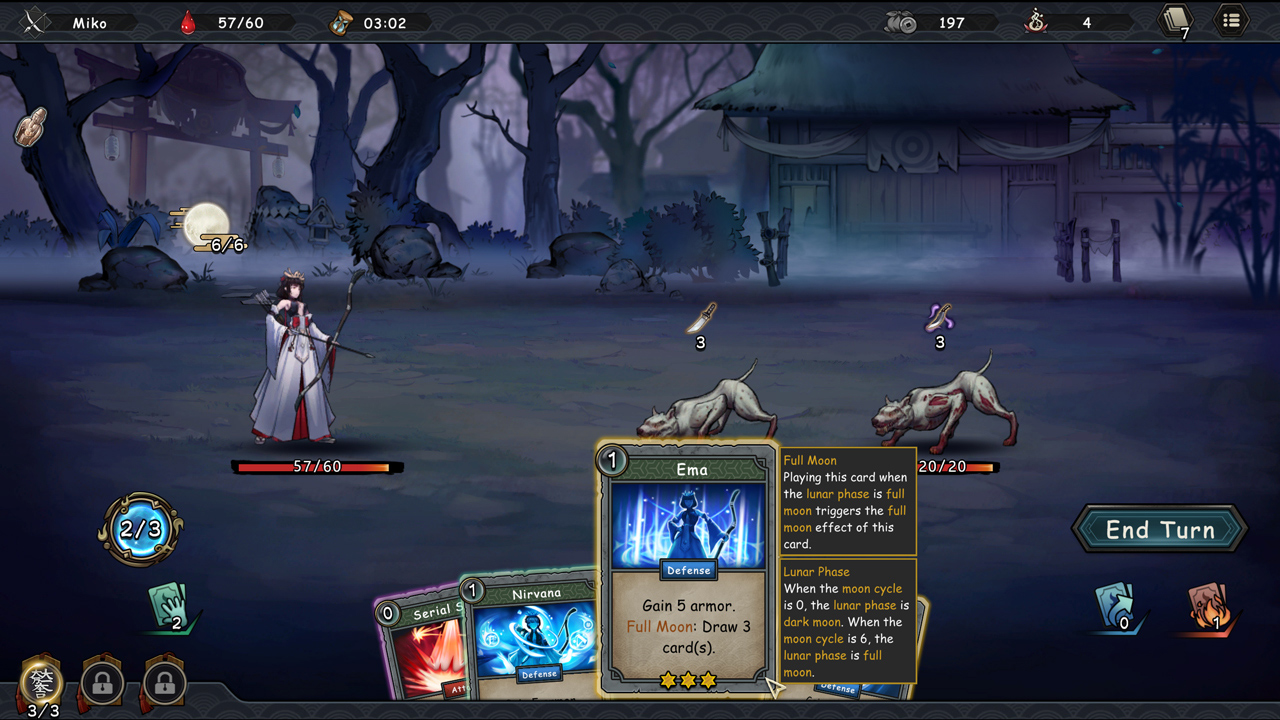Click the second locked charm slot

point(163,682)
